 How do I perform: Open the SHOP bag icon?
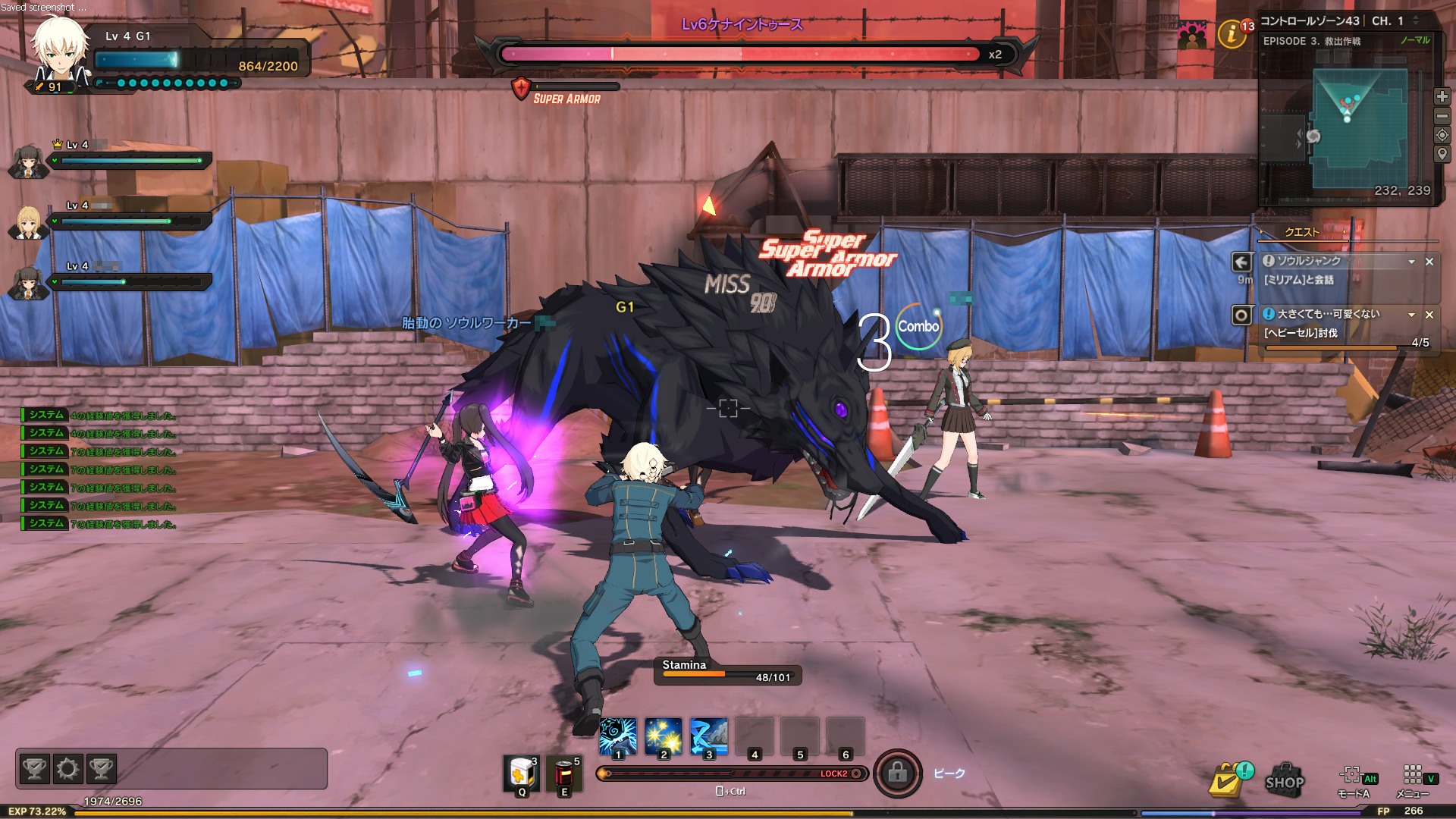click(1284, 779)
